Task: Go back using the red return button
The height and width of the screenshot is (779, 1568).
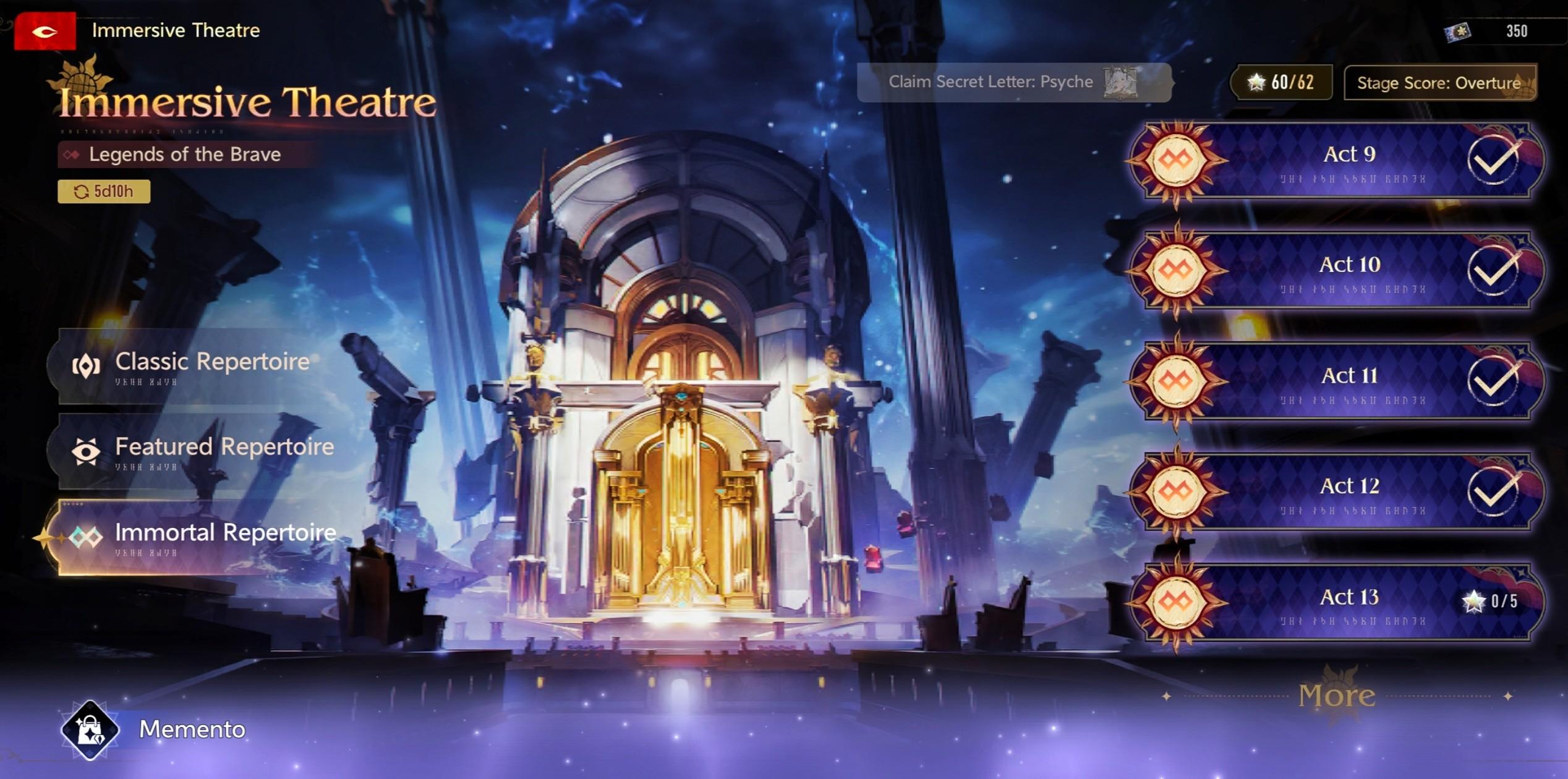Action: click(45, 31)
